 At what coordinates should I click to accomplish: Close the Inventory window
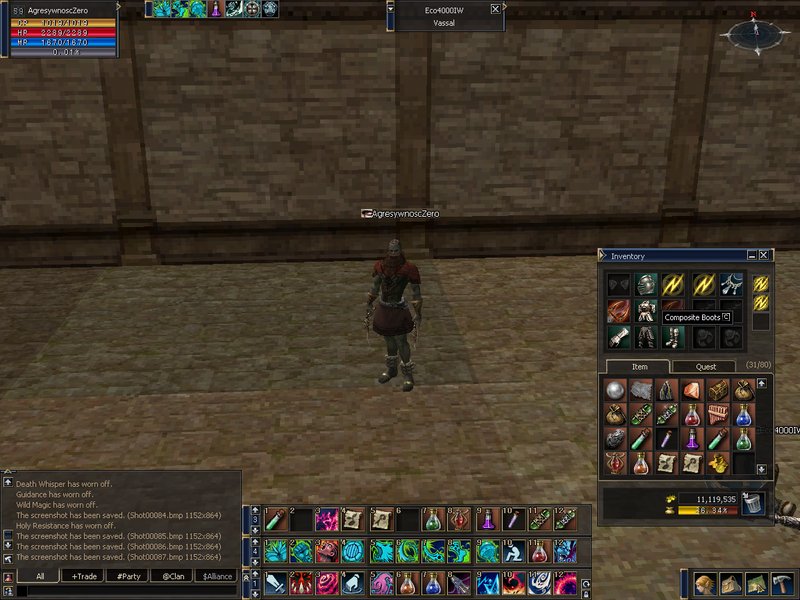tap(764, 256)
